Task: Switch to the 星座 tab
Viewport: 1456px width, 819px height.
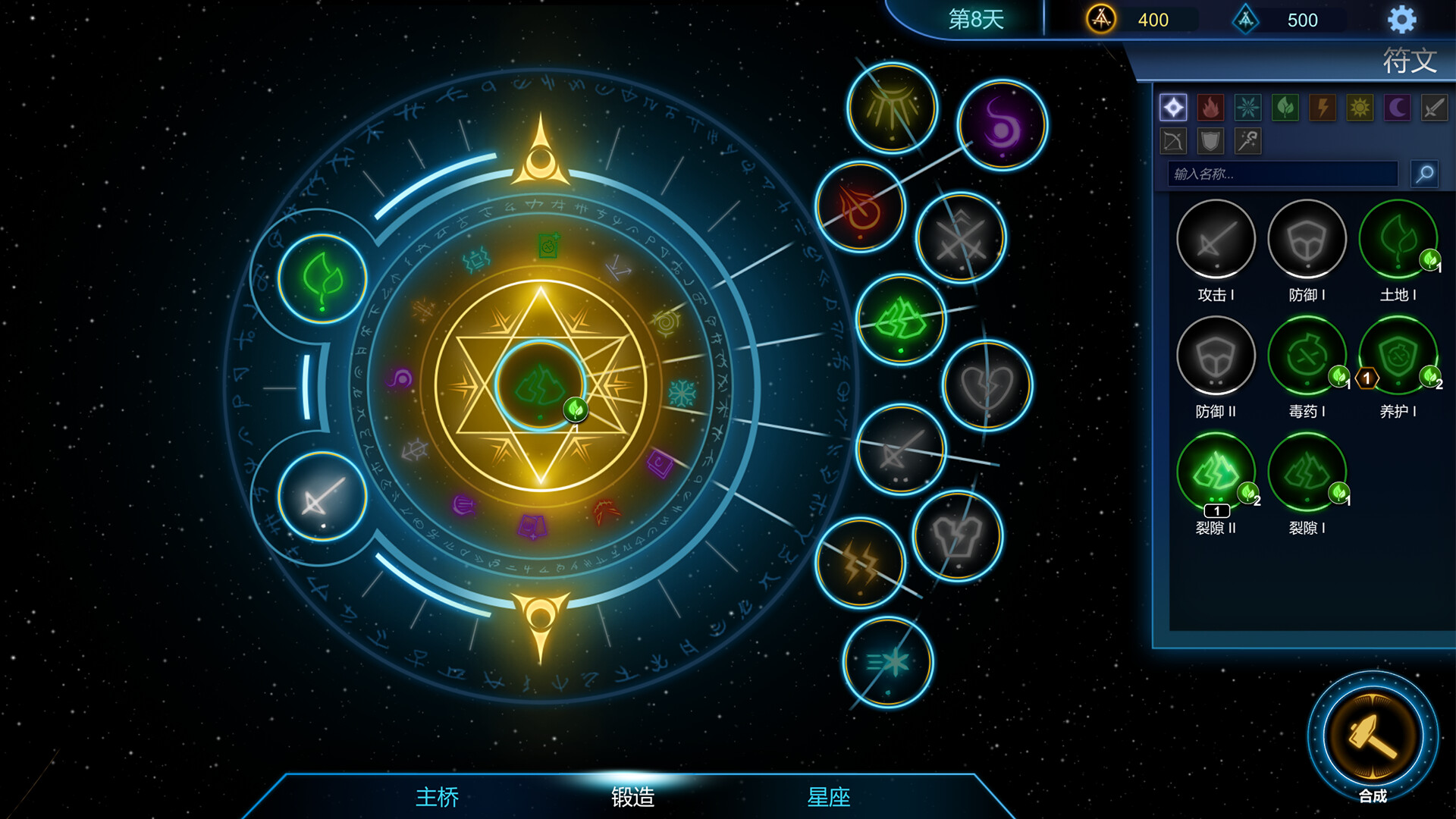Action: [828, 796]
